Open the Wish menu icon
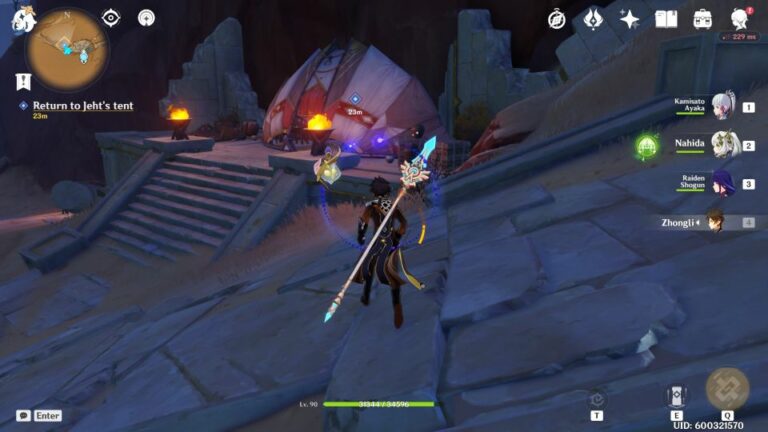768x432 pixels. coord(593,19)
